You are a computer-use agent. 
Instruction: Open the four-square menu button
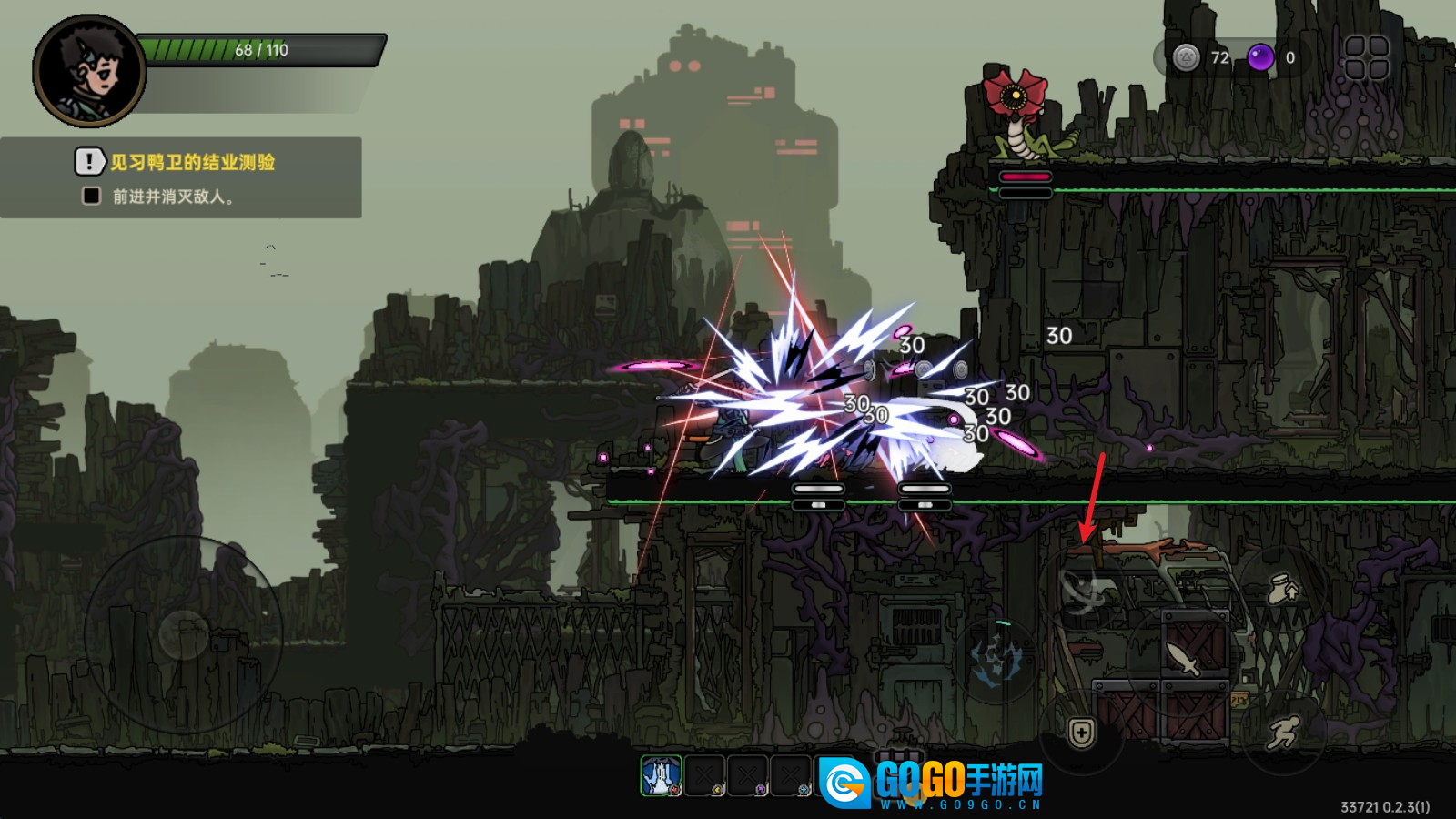click(1366, 57)
